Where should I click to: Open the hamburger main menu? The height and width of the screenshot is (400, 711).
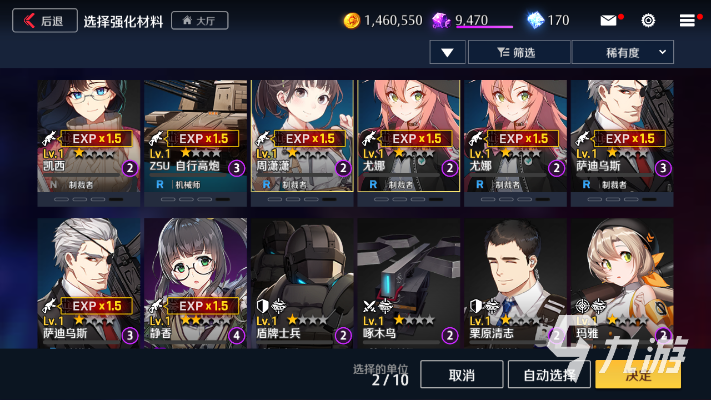tap(687, 20)
